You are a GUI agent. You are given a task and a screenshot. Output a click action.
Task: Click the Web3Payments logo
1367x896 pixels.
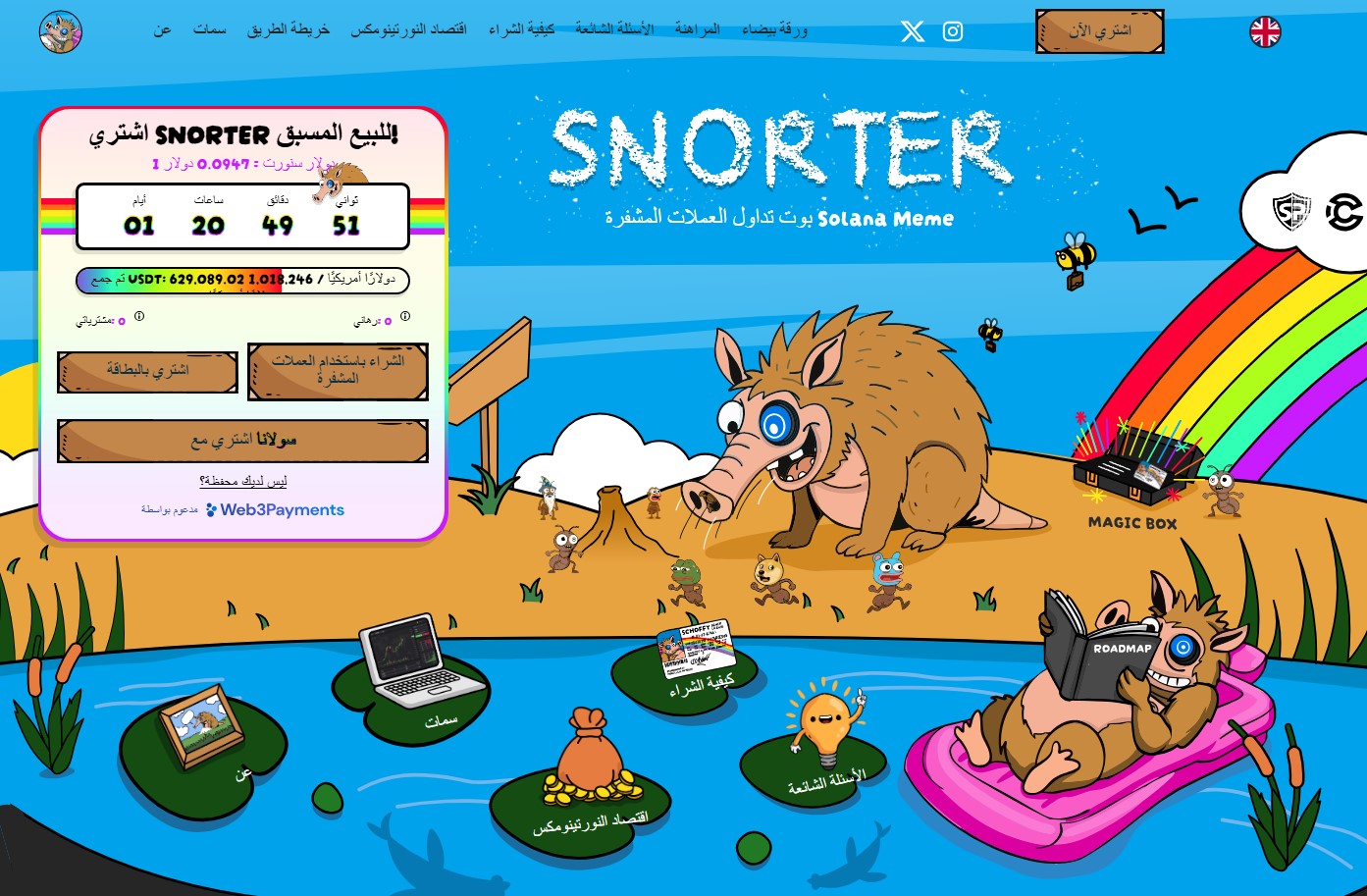275,510
